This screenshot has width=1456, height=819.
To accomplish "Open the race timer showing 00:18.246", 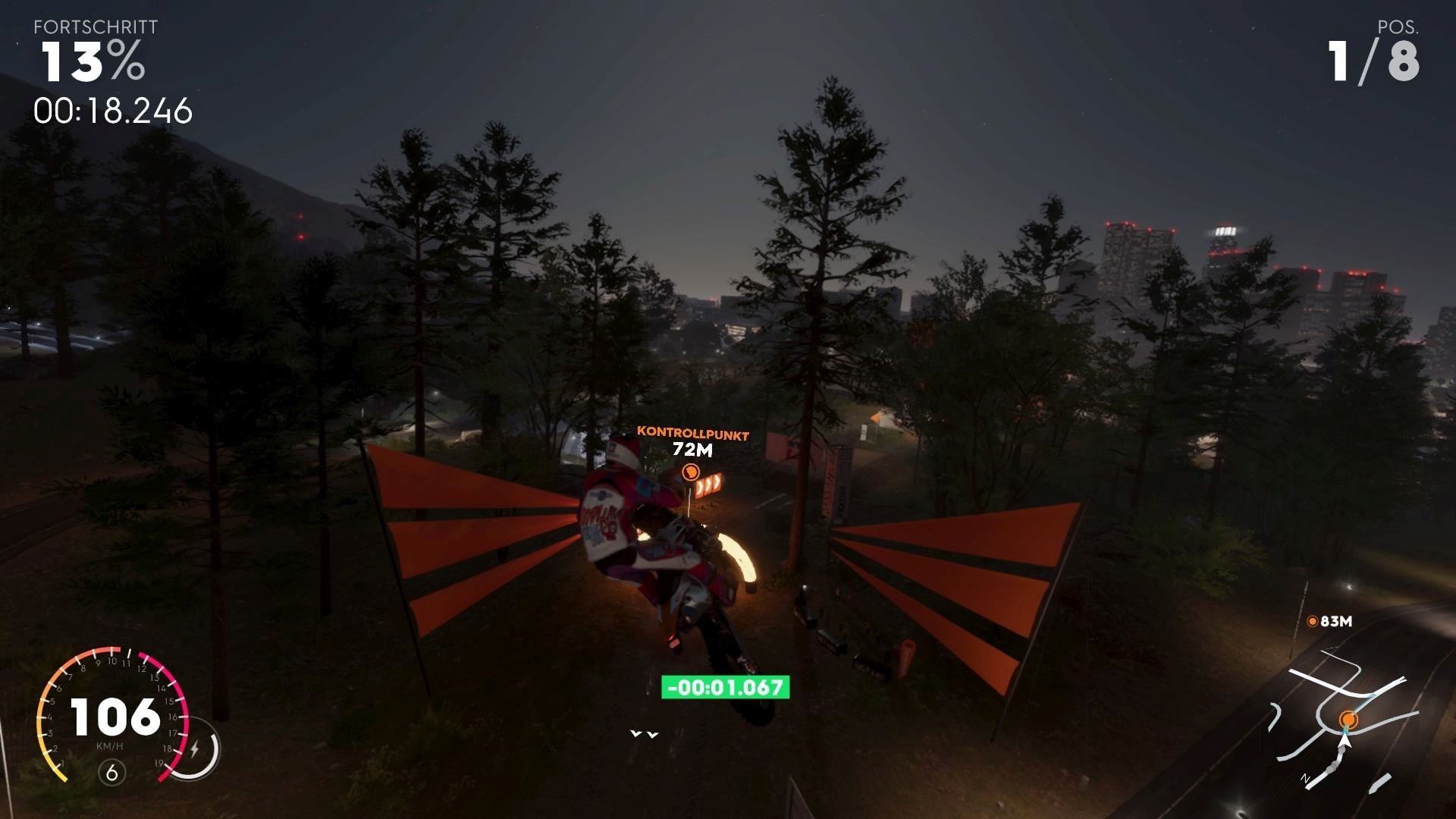I will click(x=114, y=111).
